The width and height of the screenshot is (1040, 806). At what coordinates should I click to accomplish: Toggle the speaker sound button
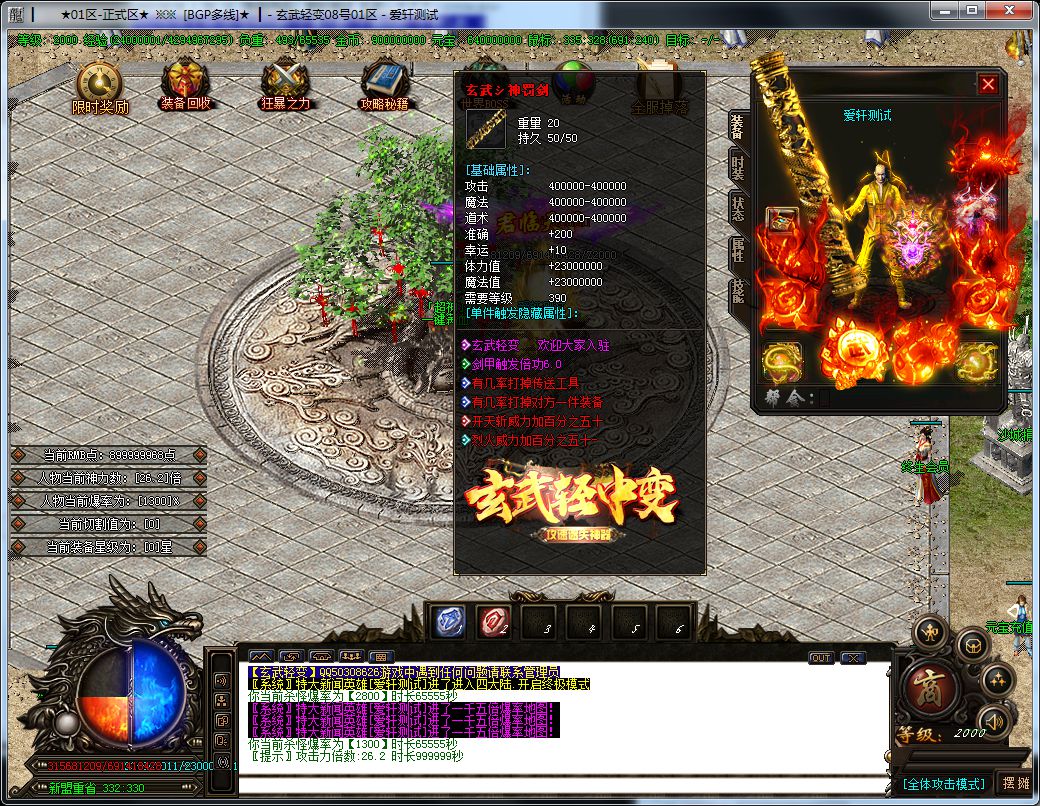click(x=994, y=720)
